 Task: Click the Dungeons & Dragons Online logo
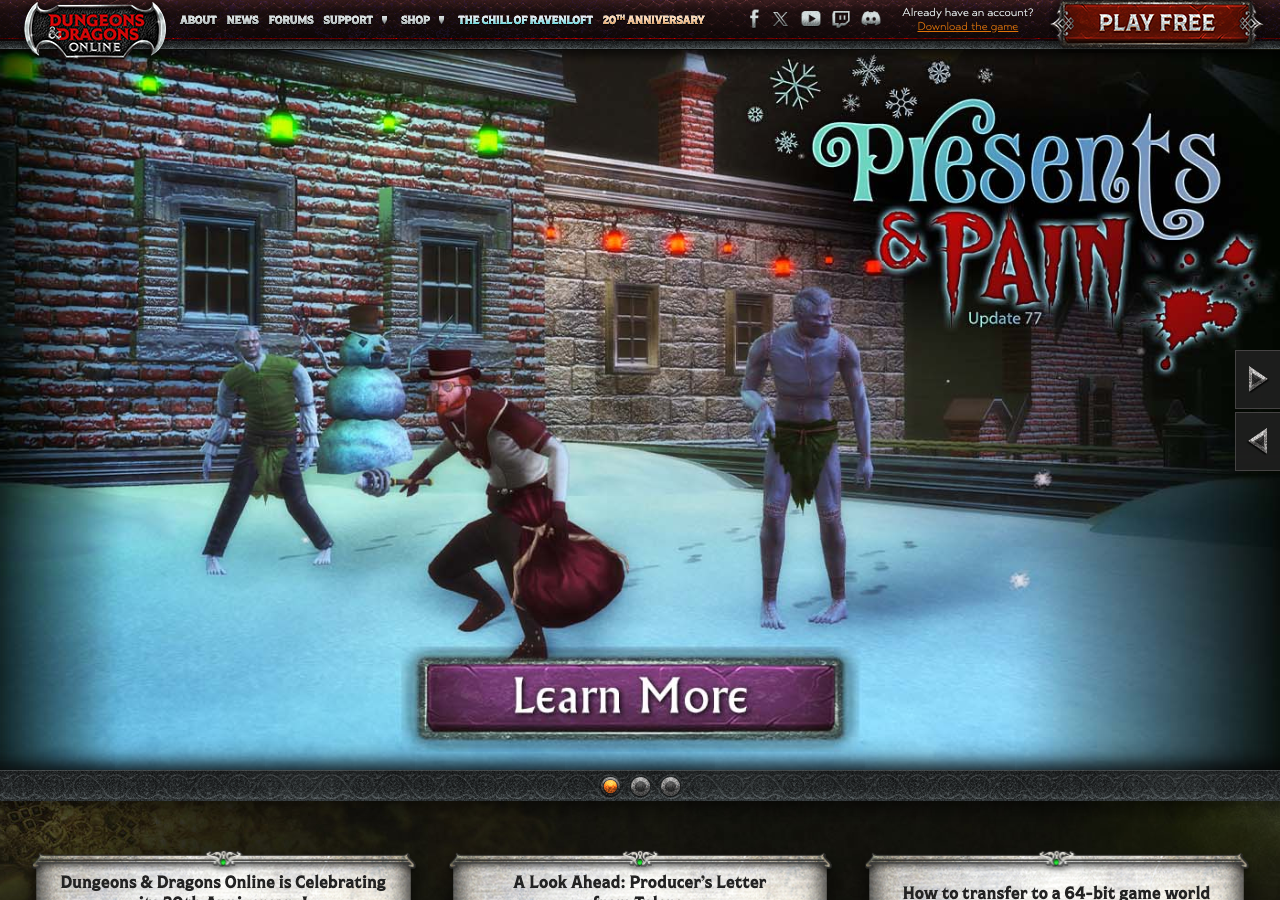click(x=94, y=30)
